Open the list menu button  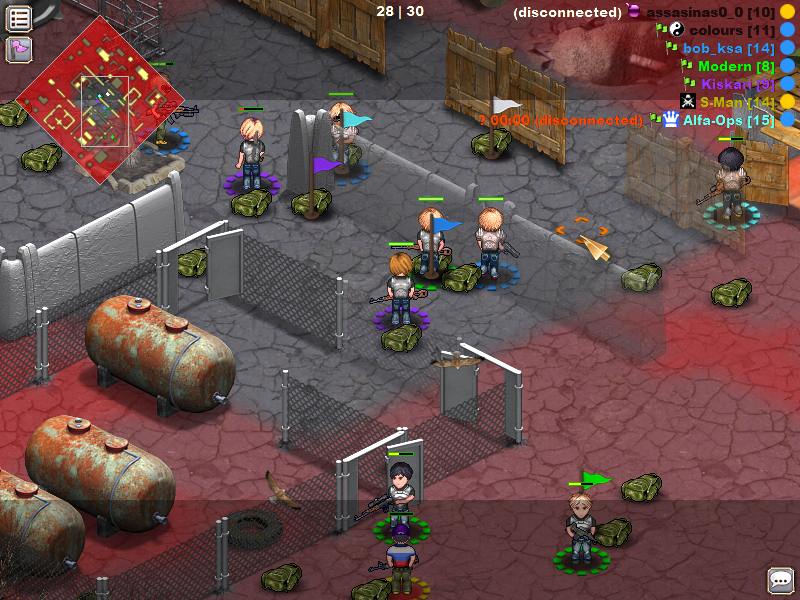pos(19,18)
